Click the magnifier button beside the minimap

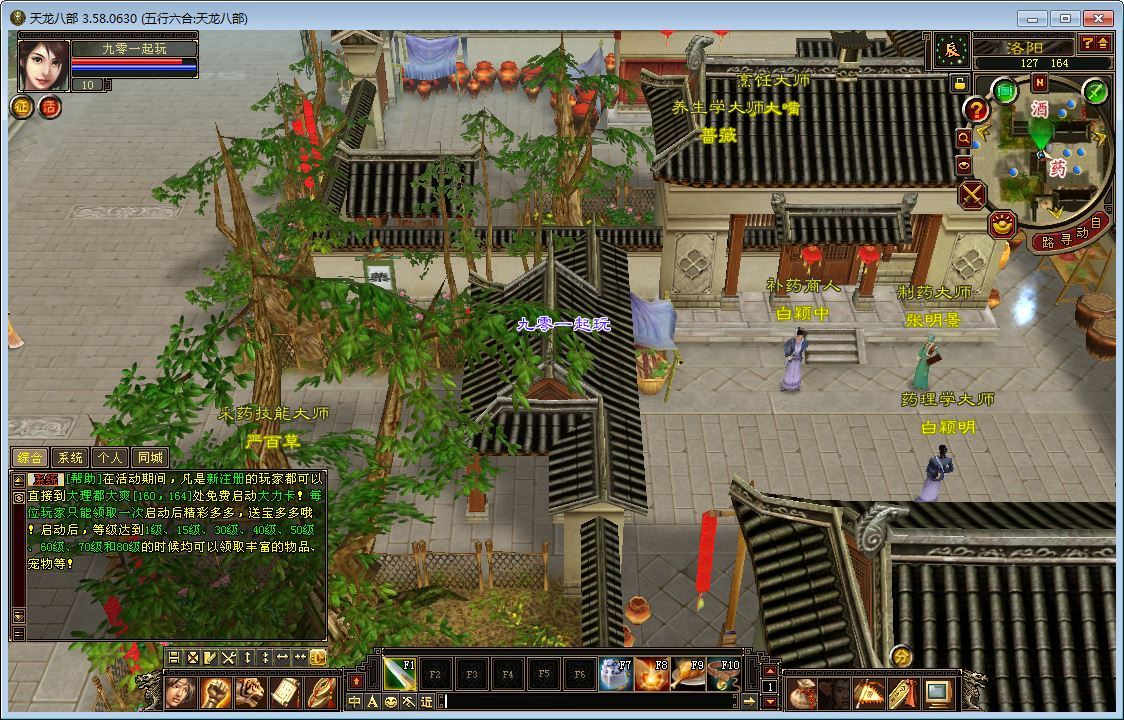click(964, 138)
